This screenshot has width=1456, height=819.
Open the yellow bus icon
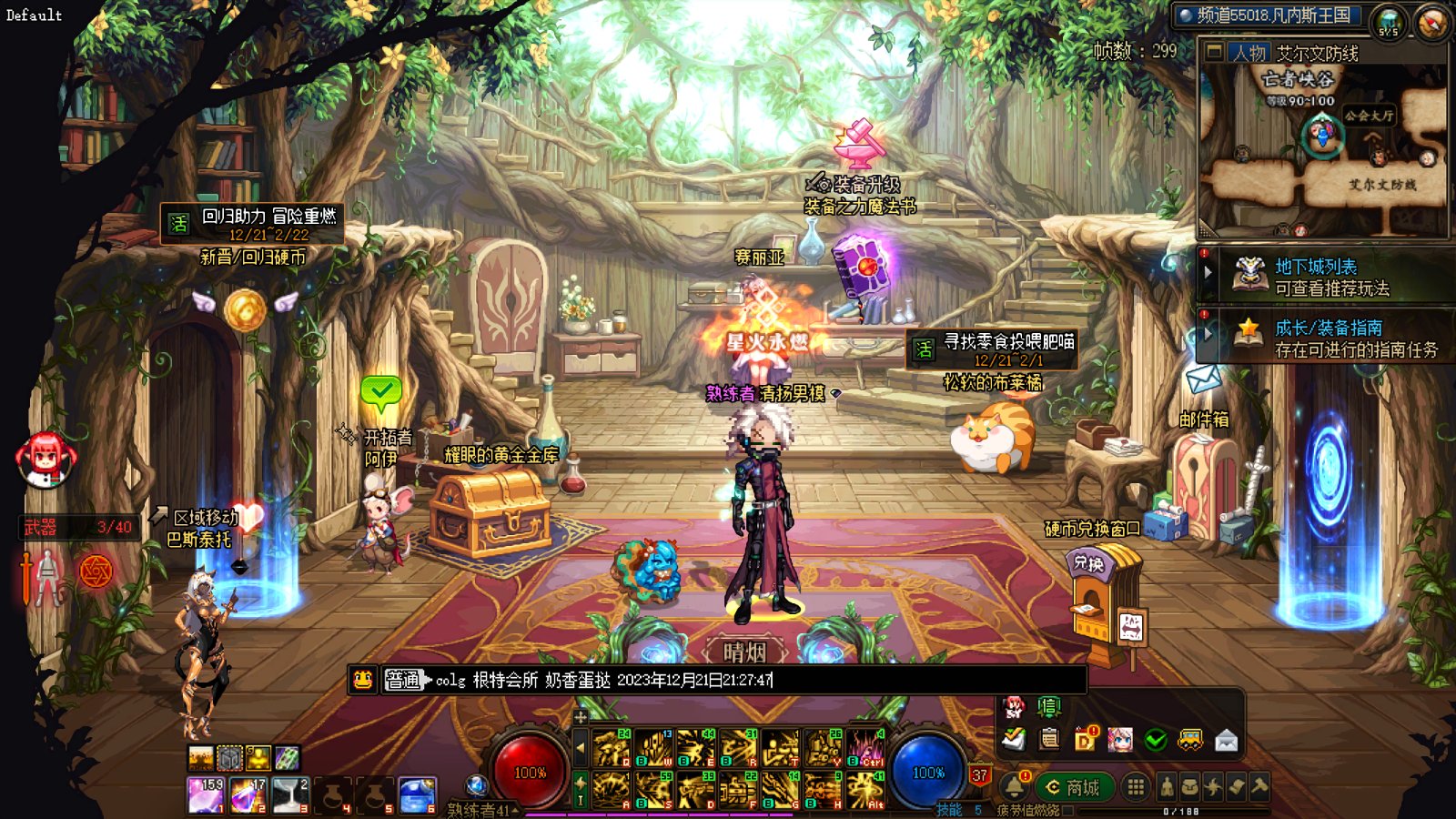click(1190, 741)
